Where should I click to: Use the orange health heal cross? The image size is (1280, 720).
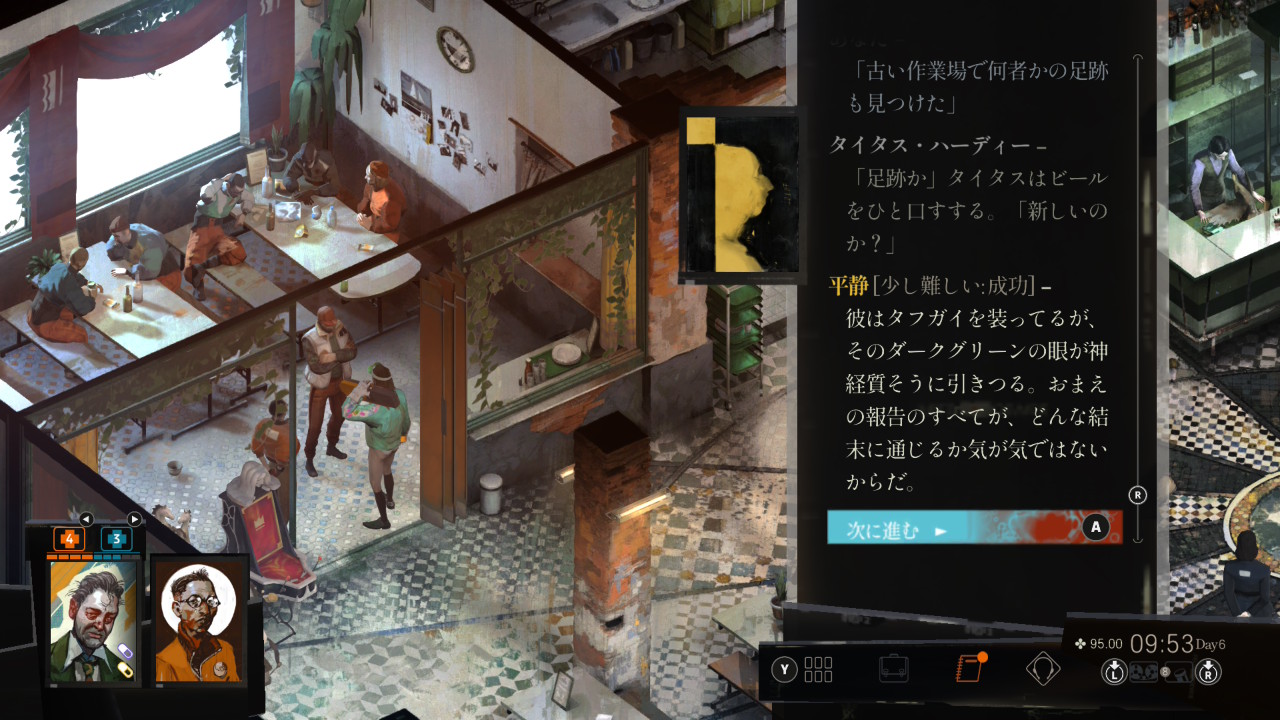click(x=70, y=539)
